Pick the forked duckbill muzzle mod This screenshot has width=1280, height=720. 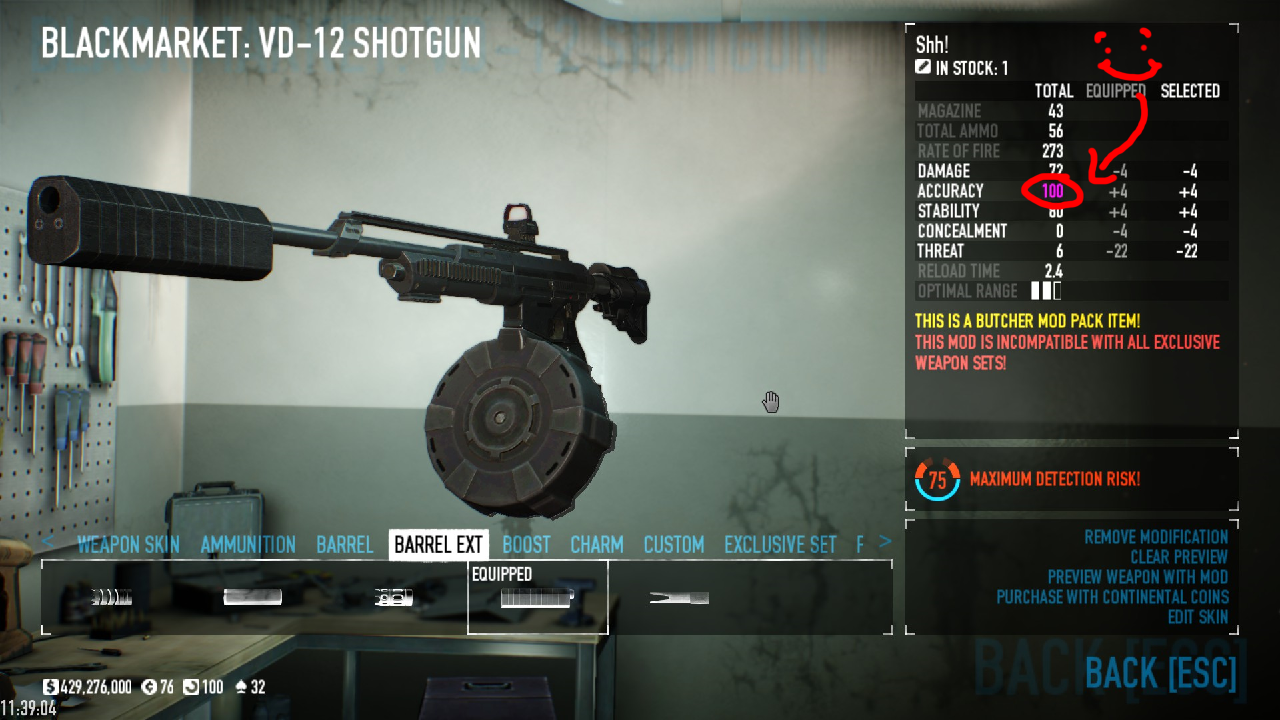(679, 597)
